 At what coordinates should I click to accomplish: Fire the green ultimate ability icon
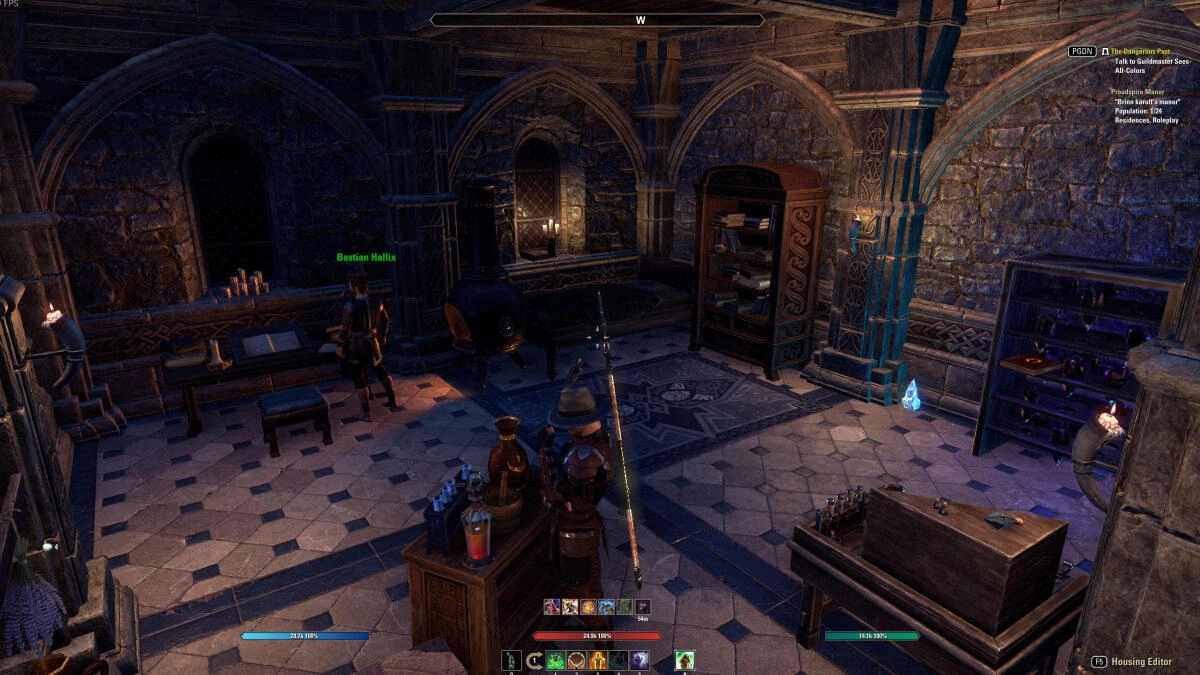coord(684,660)
